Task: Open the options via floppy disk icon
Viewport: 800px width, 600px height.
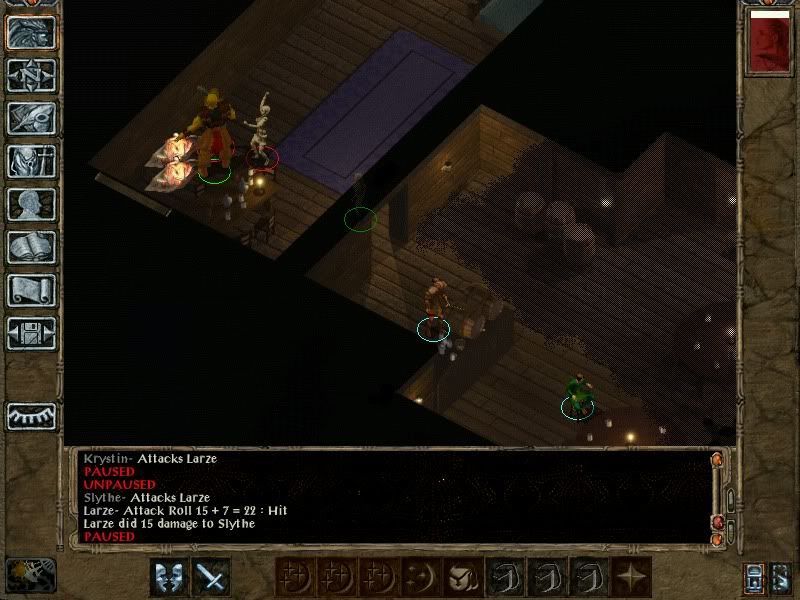Action: click(x=31, y=333)
